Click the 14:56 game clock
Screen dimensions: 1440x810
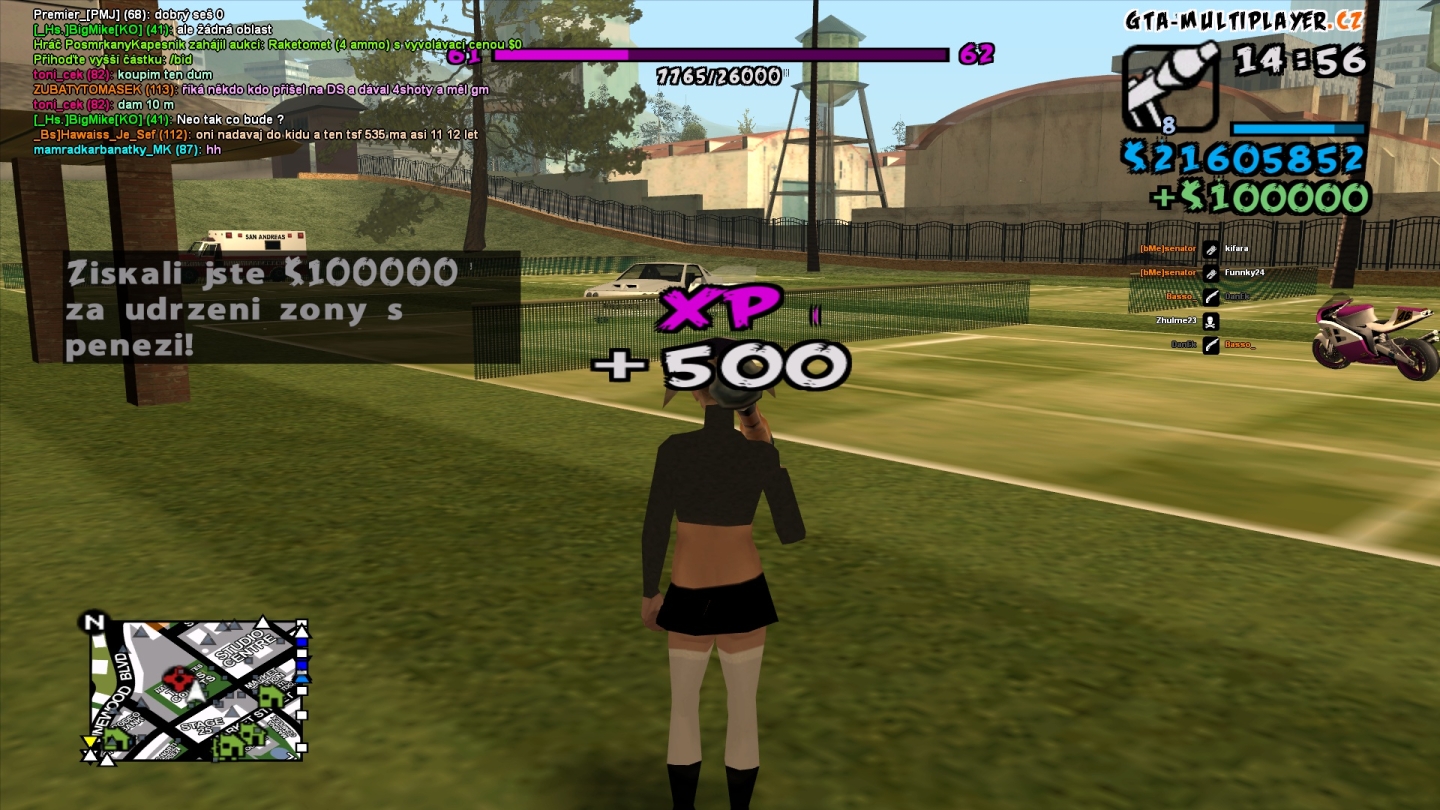pos(1300,60)
